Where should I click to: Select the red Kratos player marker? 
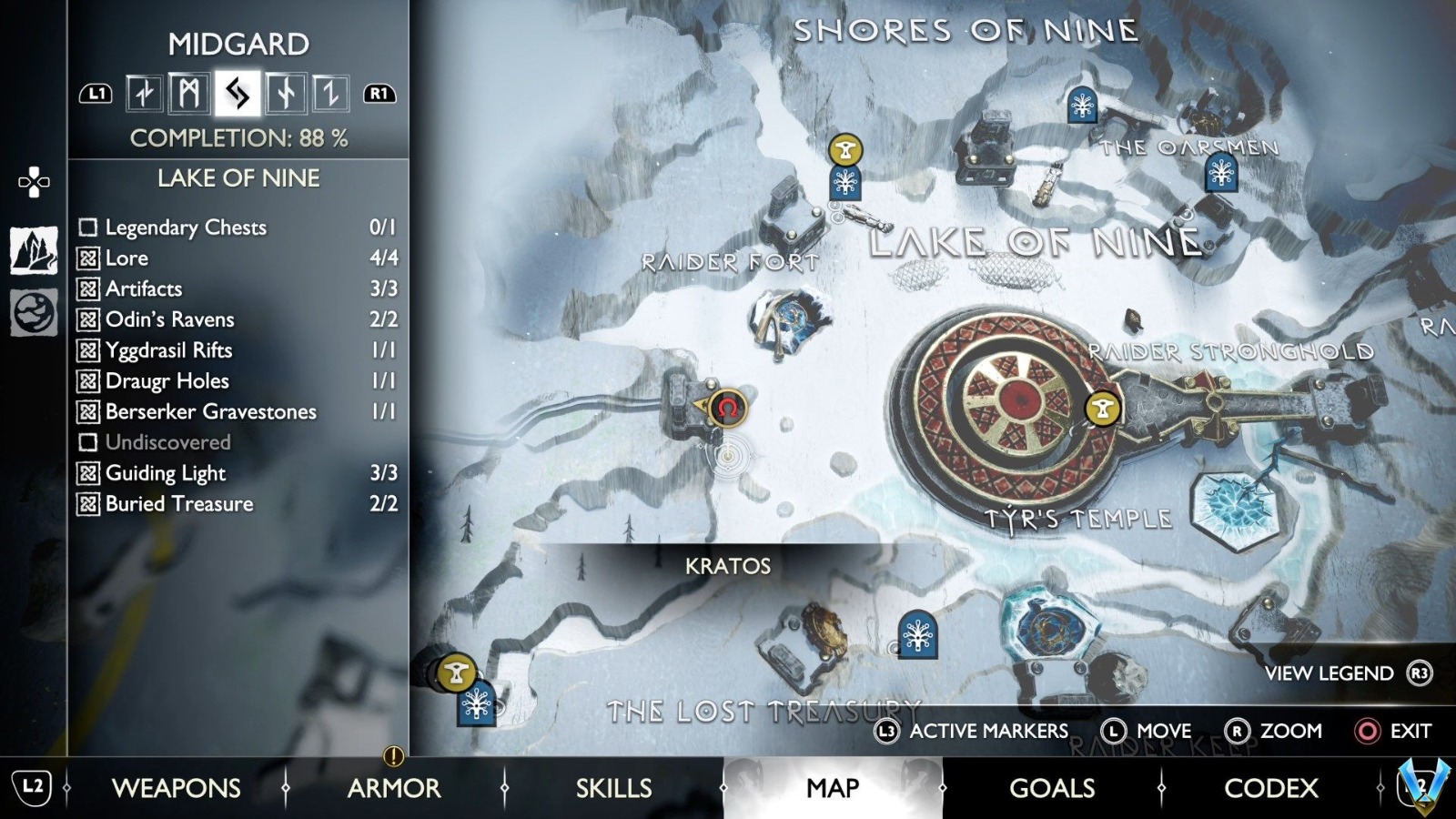(727, 409)
